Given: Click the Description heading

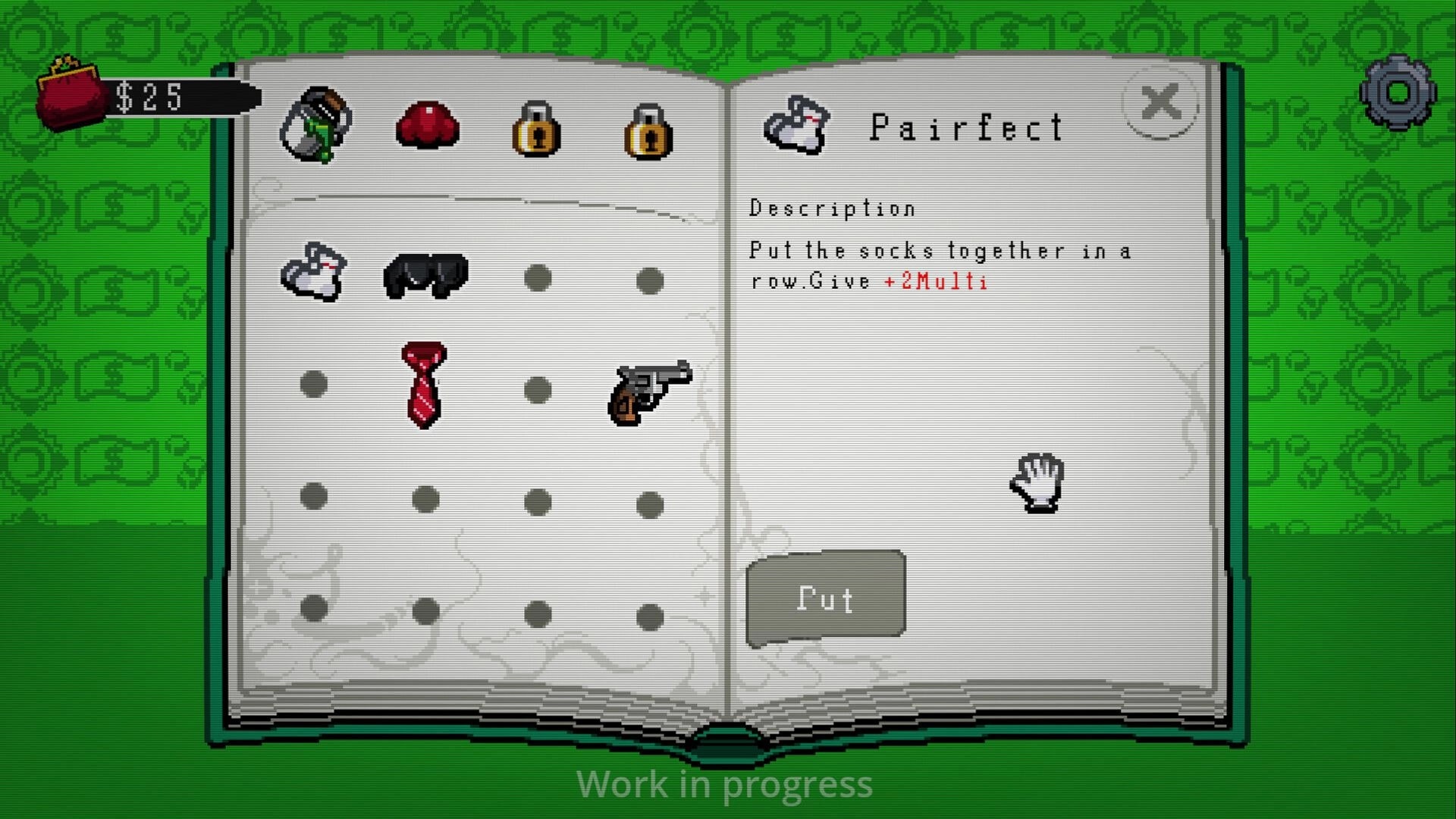Looking at the screenshot, I should 833,207.
